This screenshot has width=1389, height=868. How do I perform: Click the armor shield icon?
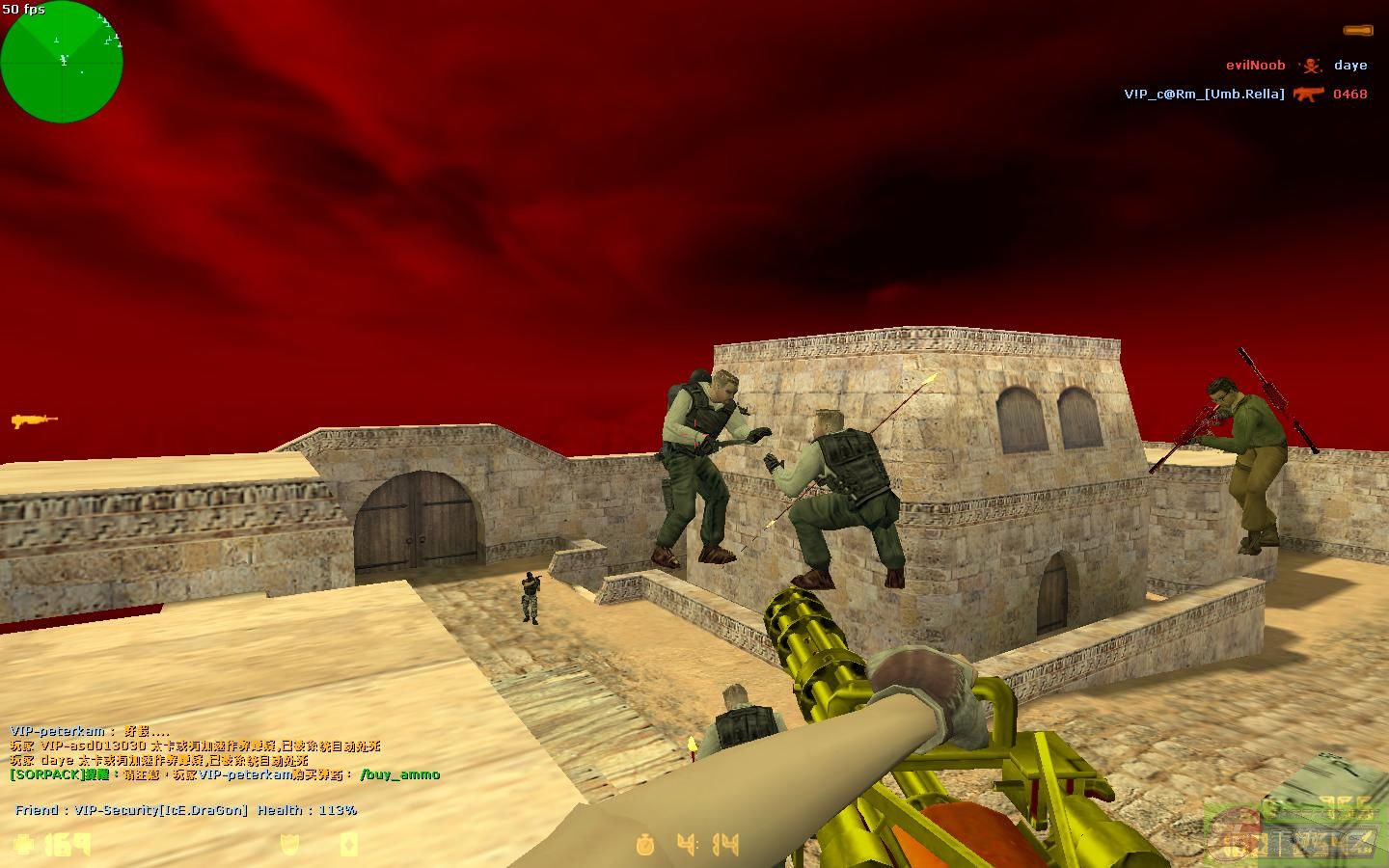pos(289,845)
